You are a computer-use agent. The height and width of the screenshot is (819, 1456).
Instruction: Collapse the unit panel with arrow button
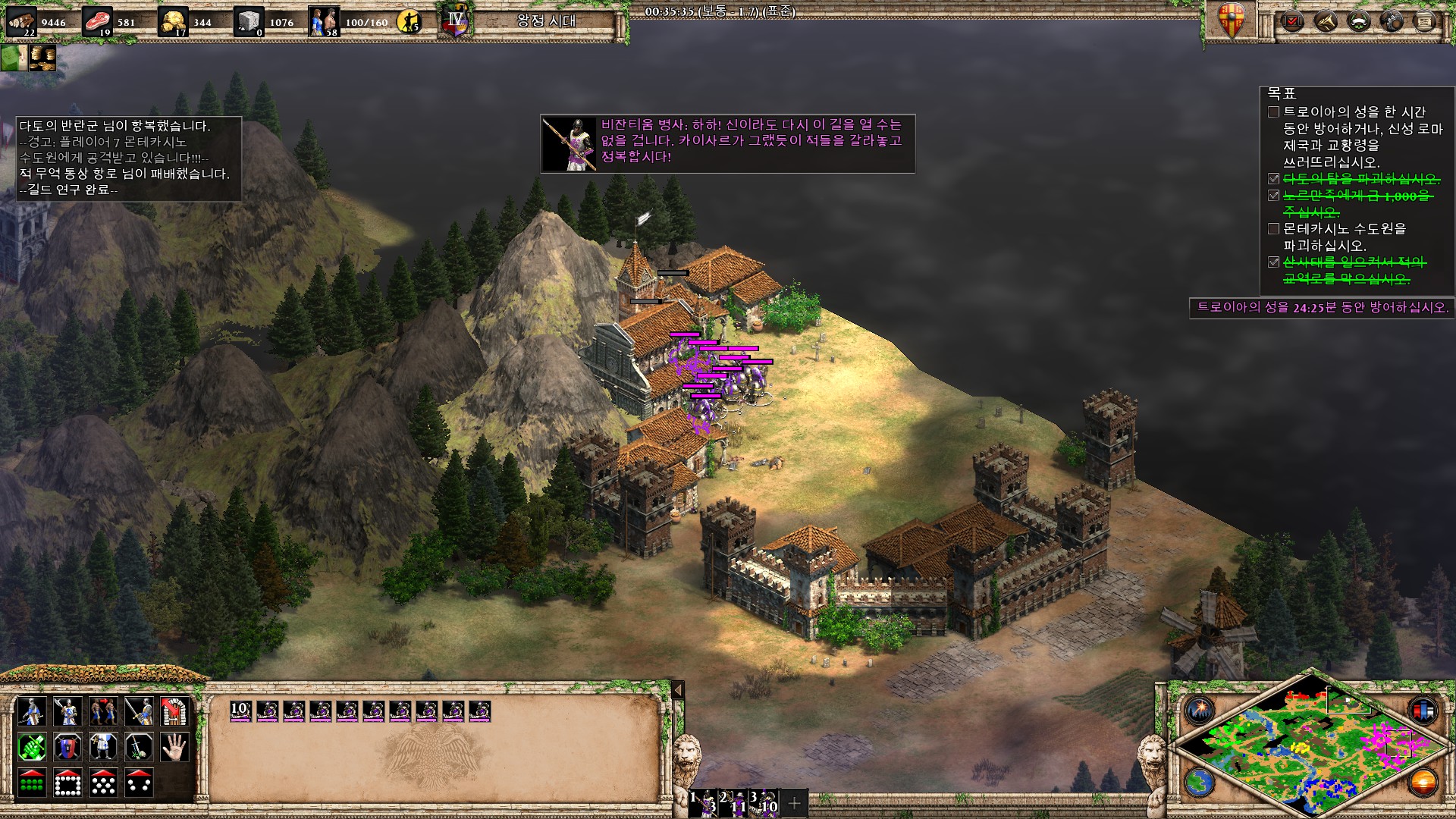[x=678, y=689]
